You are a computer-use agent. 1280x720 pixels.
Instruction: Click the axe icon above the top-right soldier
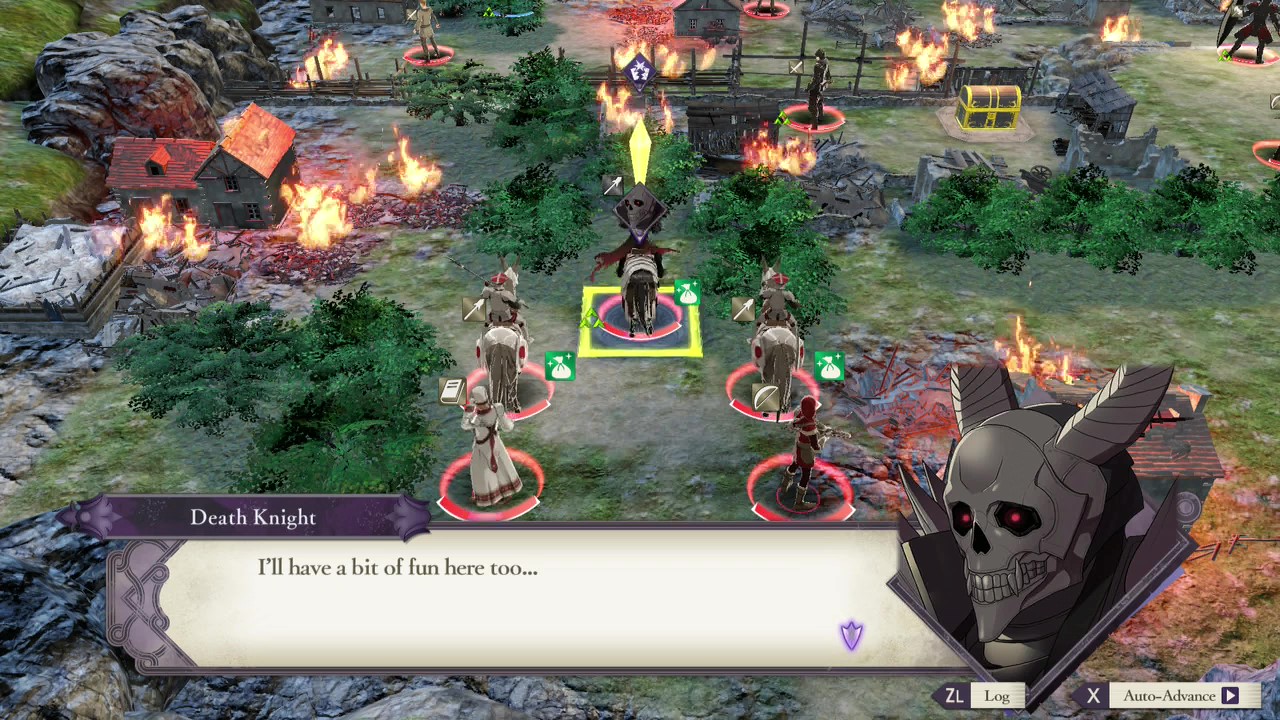[796, 67]
